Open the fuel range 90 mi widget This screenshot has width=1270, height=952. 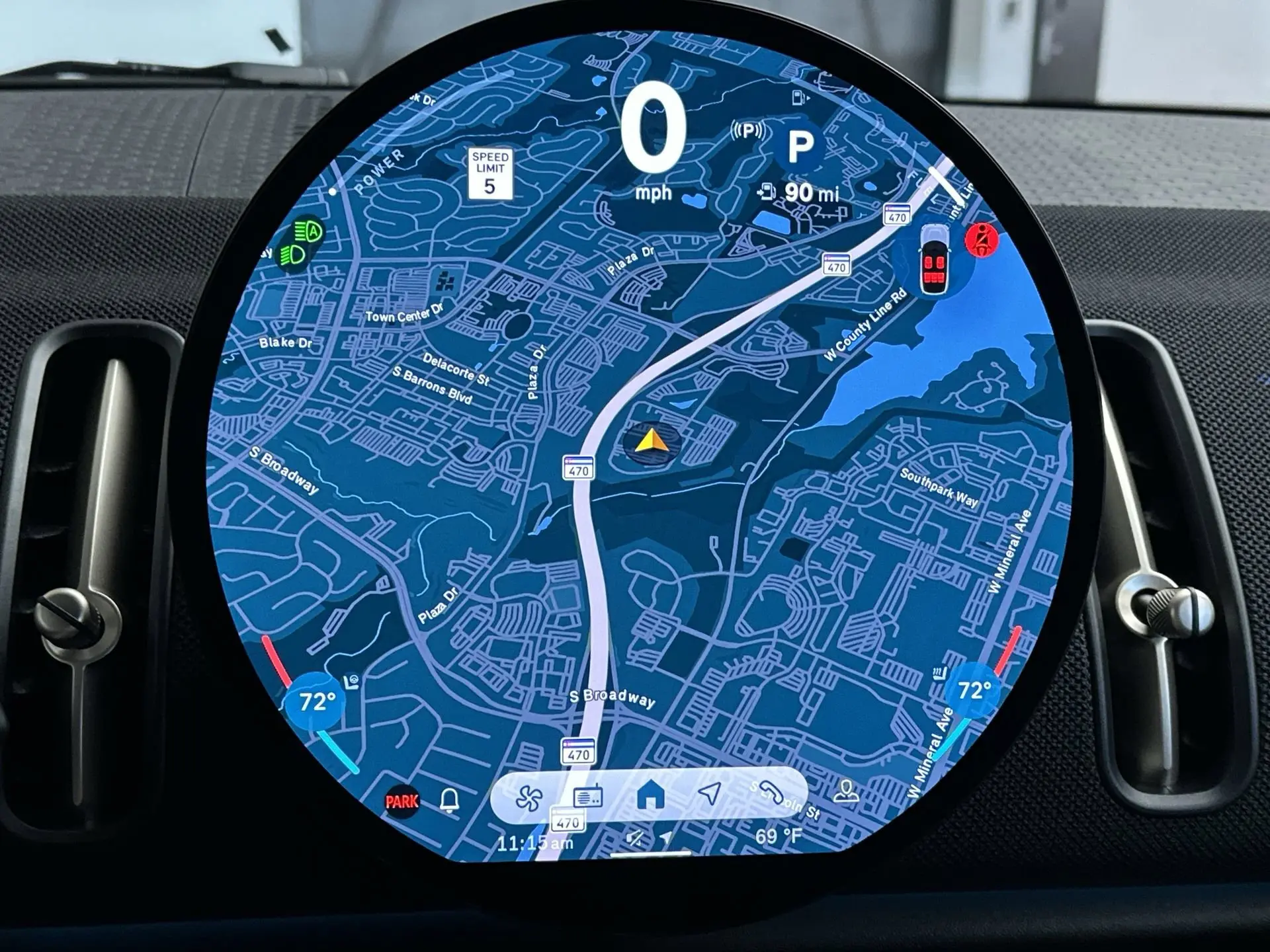[799, 193]
